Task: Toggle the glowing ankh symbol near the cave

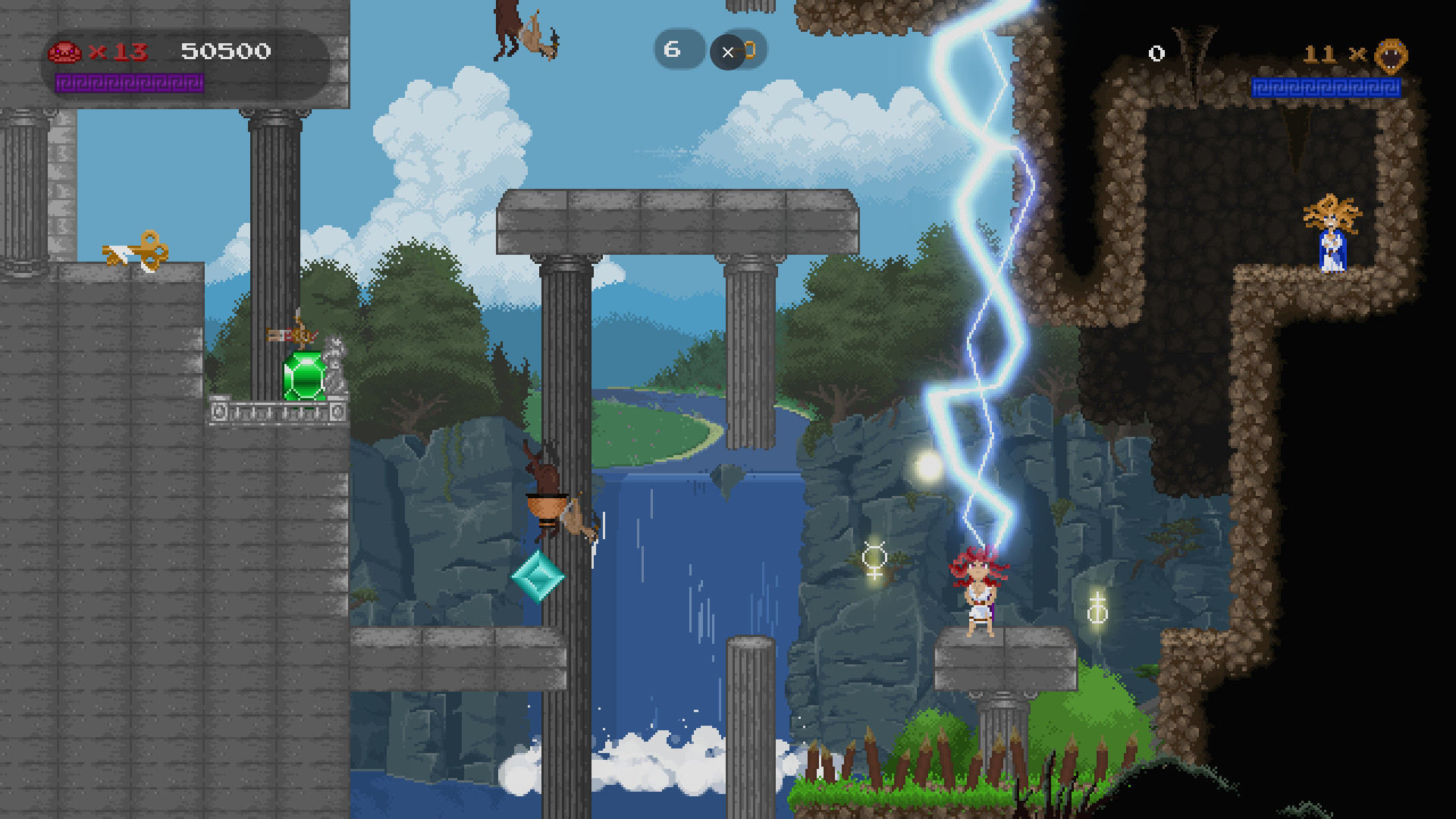Action: [1097, 608]
